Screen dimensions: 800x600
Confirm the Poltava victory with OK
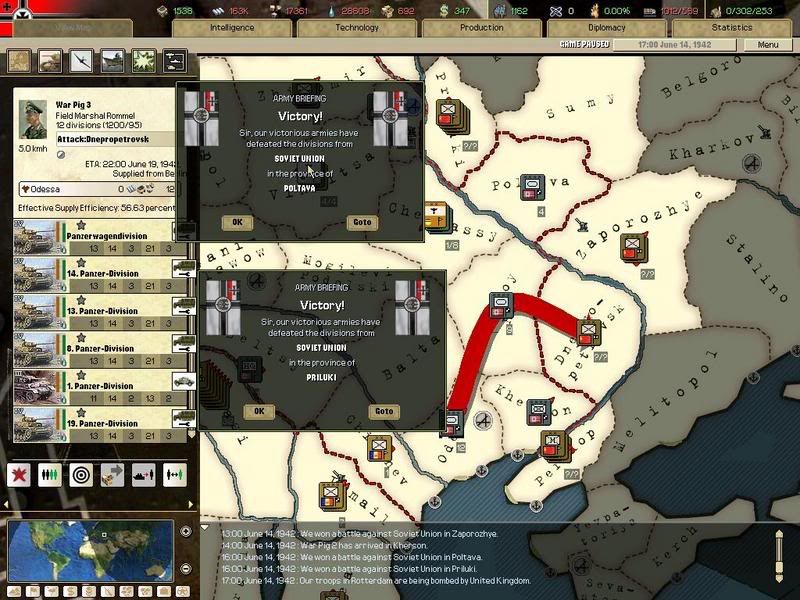(237, 222)
